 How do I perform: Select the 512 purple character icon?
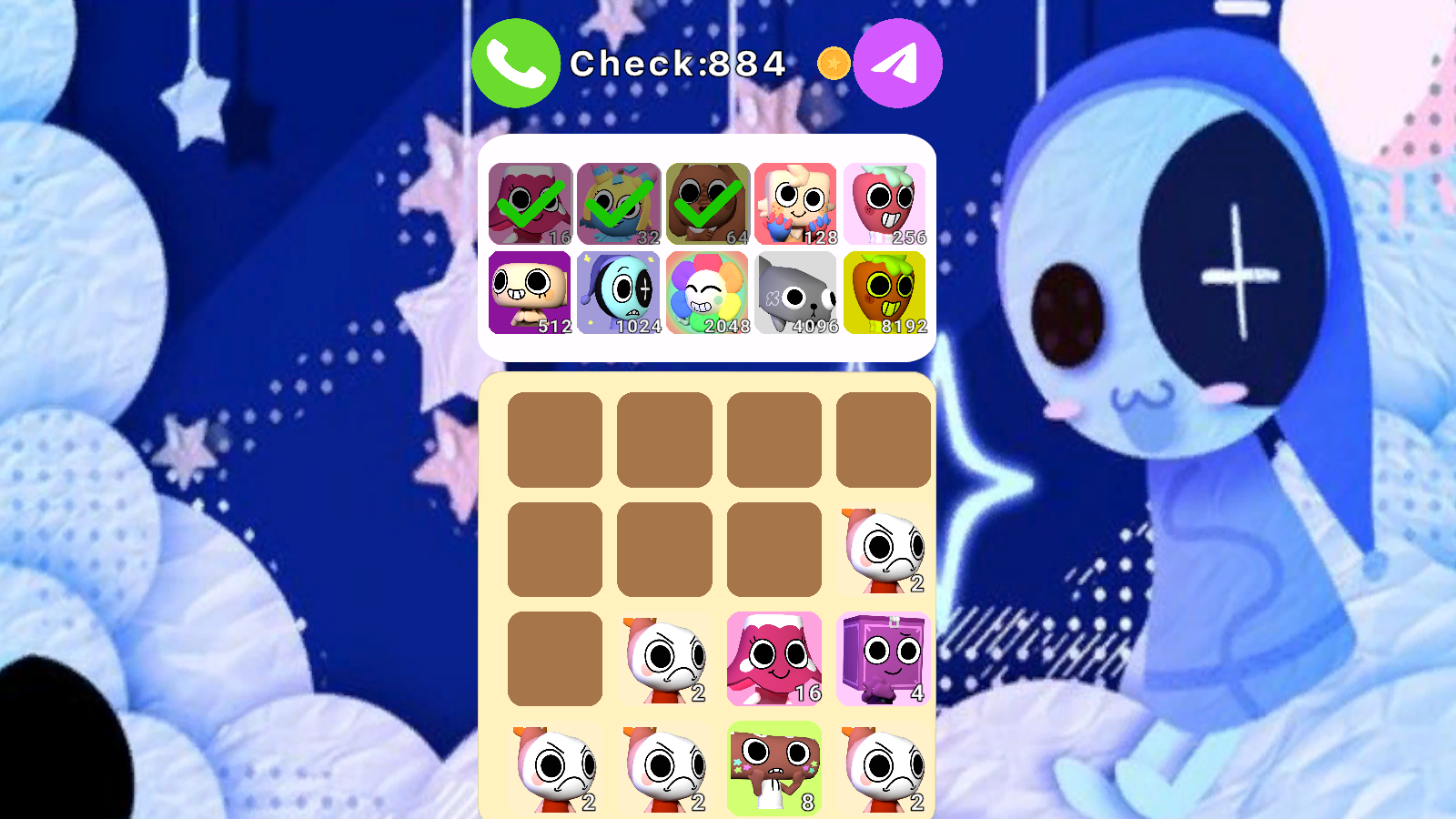point(530,293)
